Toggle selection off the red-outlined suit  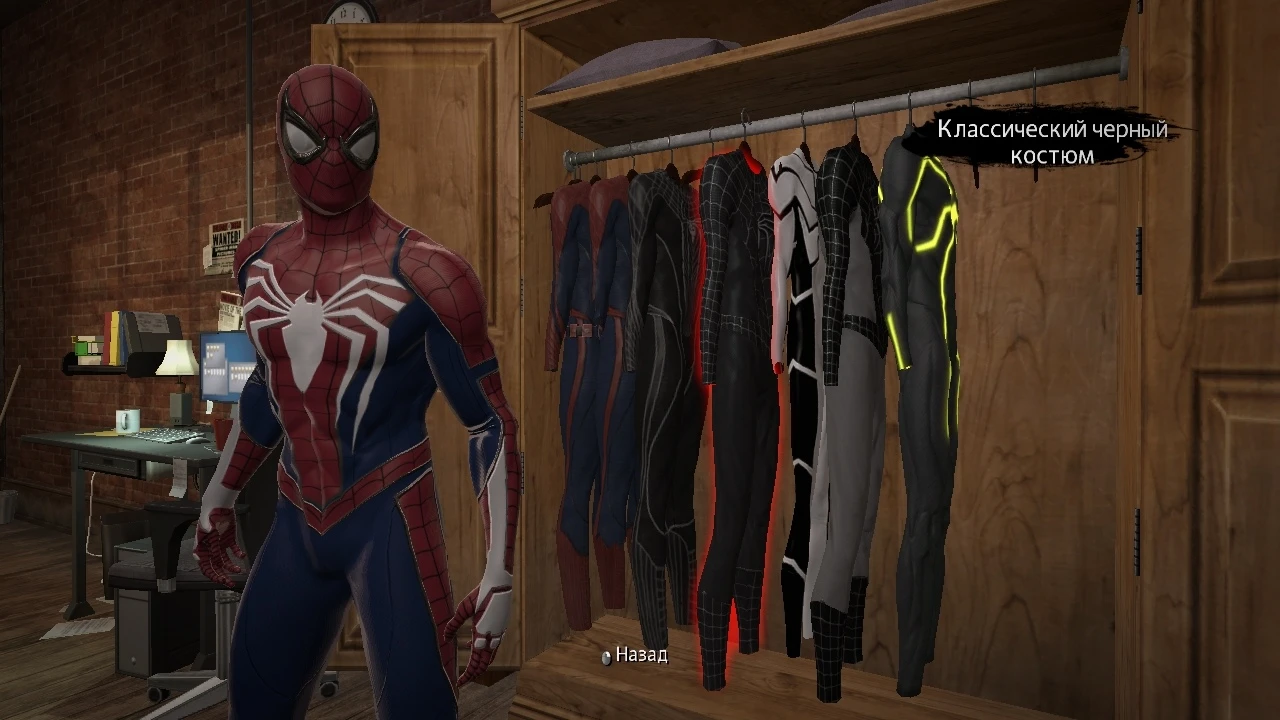(735, 400)
